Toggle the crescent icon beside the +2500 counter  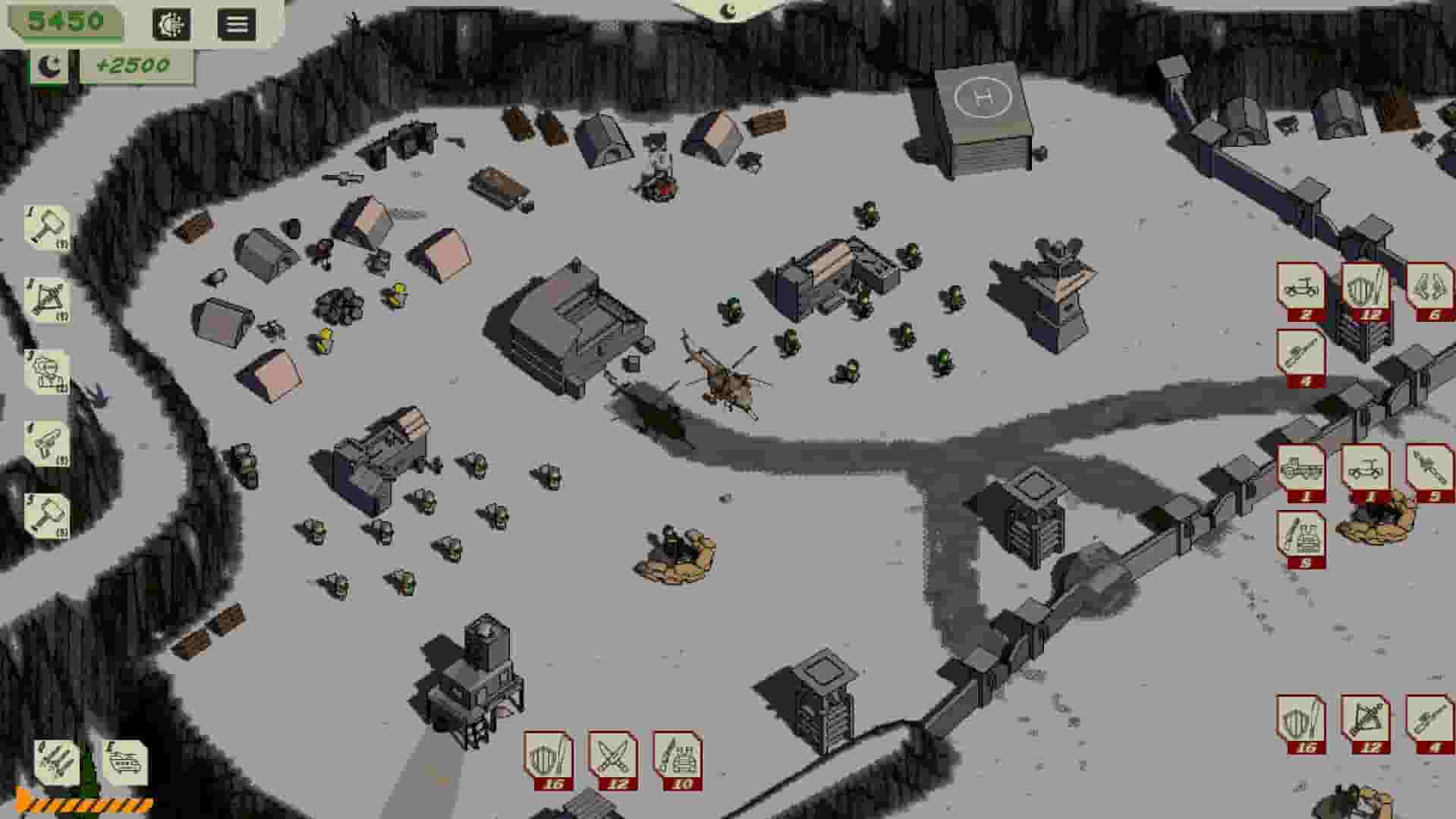tap(47, 67)
